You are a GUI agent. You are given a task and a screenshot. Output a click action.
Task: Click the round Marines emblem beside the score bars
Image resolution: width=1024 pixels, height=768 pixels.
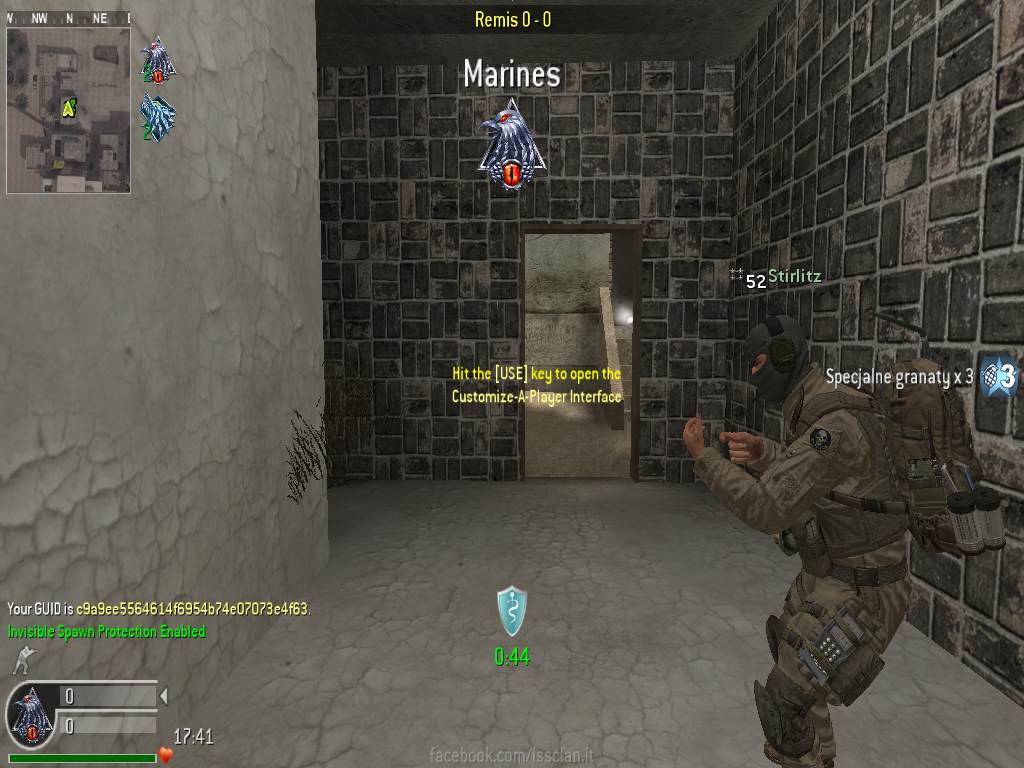[31, 714]
